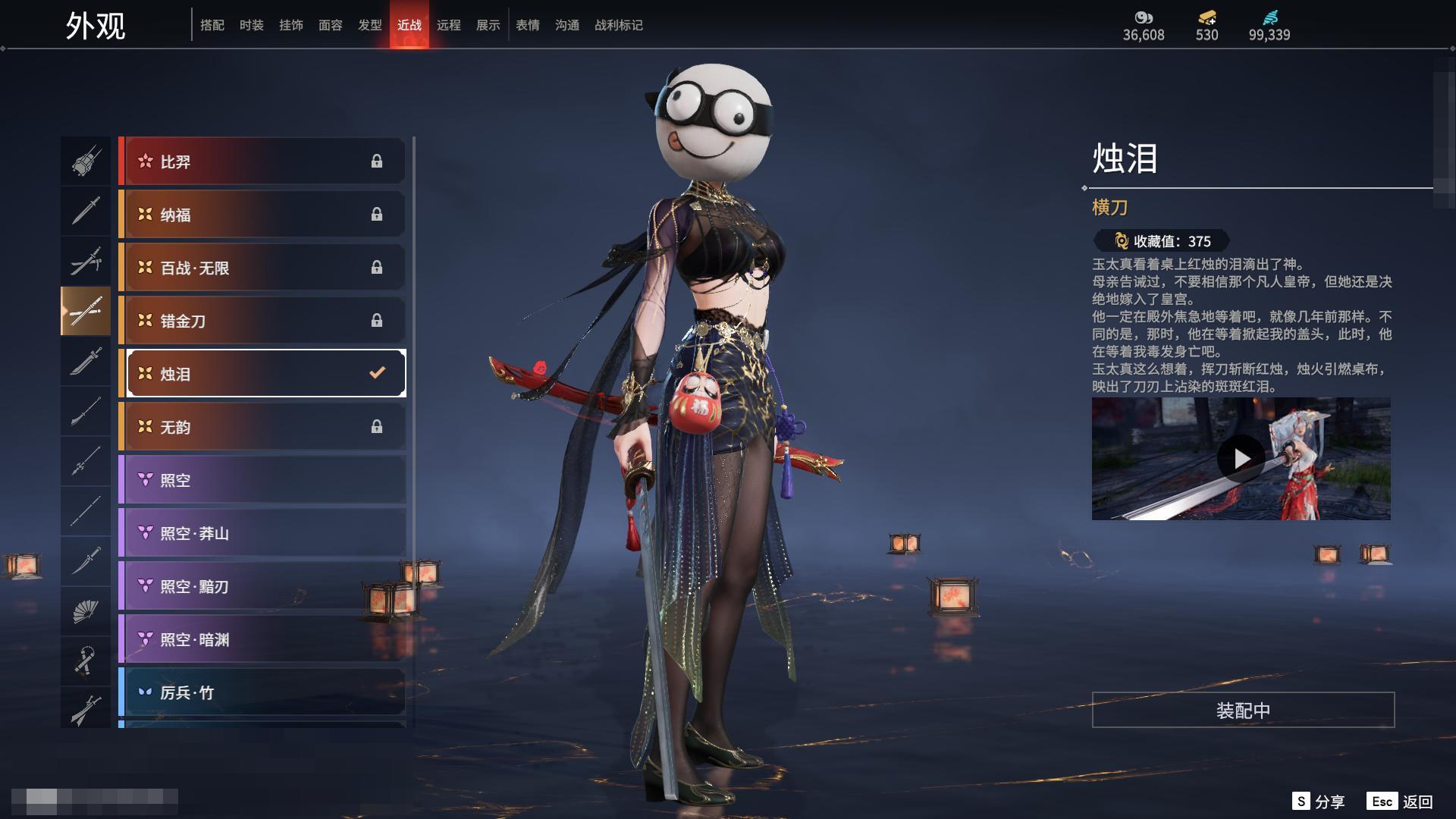Select the 比羿 weapon skin
Image resolution: width=1456 pixels, height=819 pixels.
click(x=263, y=162)
